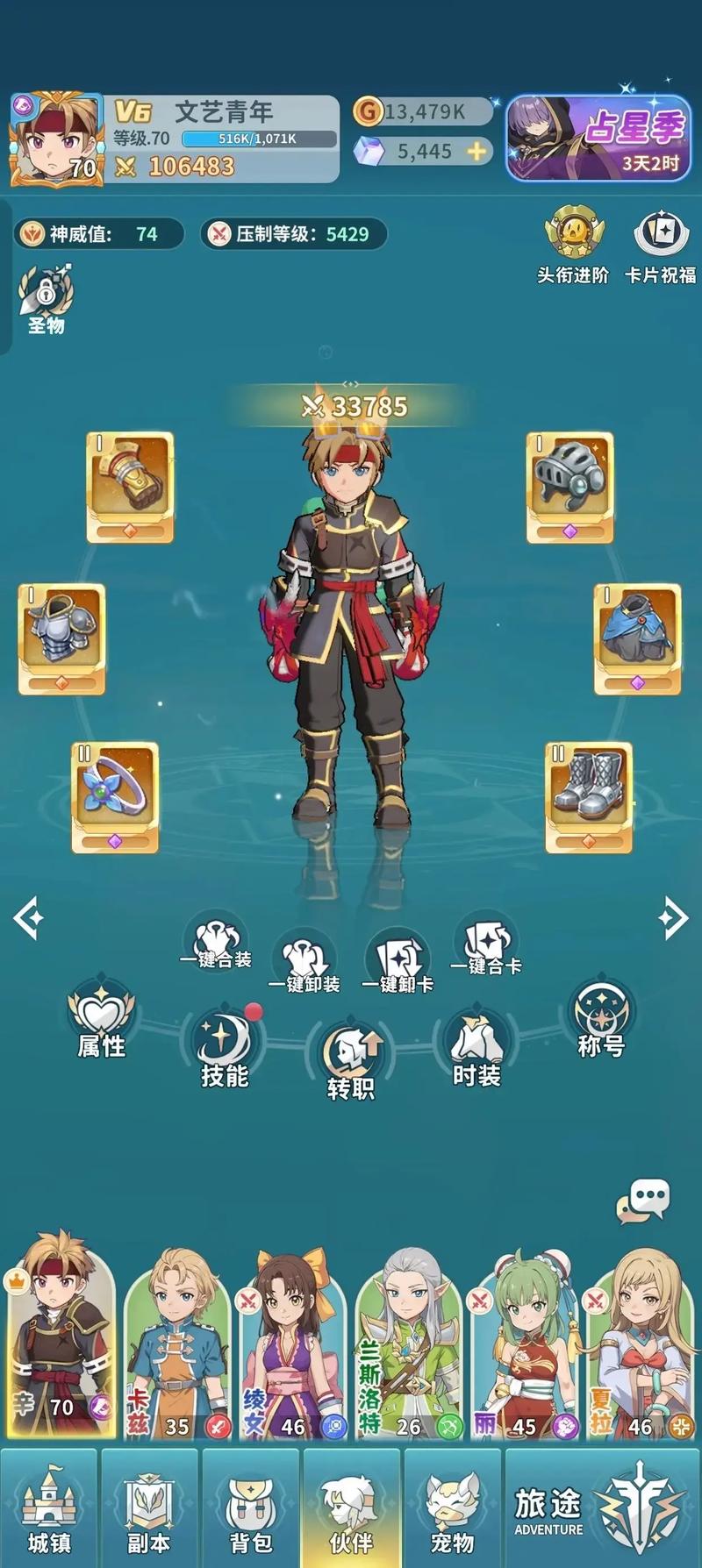
Task: Select the blue cloak equipment slot
Action: (637, 638)
